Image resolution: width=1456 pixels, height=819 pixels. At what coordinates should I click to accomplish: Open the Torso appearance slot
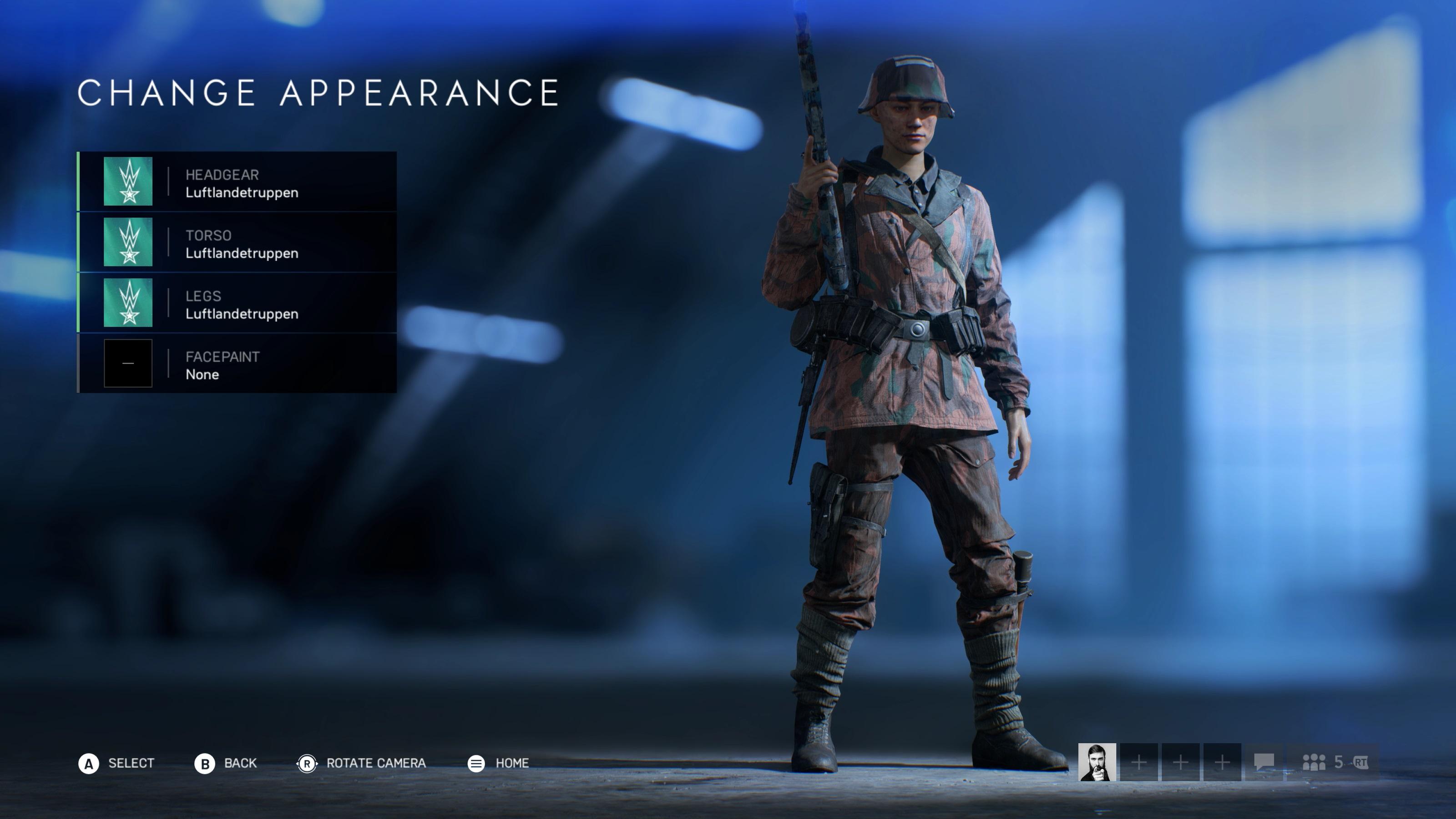click(x=238, y=243)
